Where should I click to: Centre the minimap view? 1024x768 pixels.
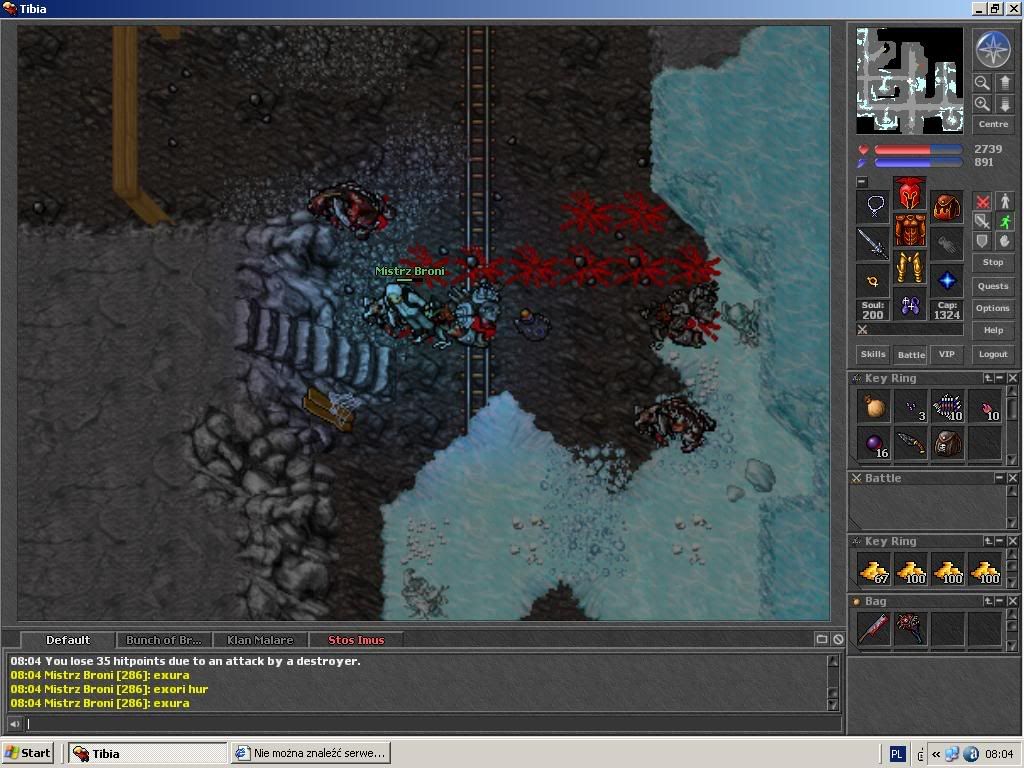[992, 124]
